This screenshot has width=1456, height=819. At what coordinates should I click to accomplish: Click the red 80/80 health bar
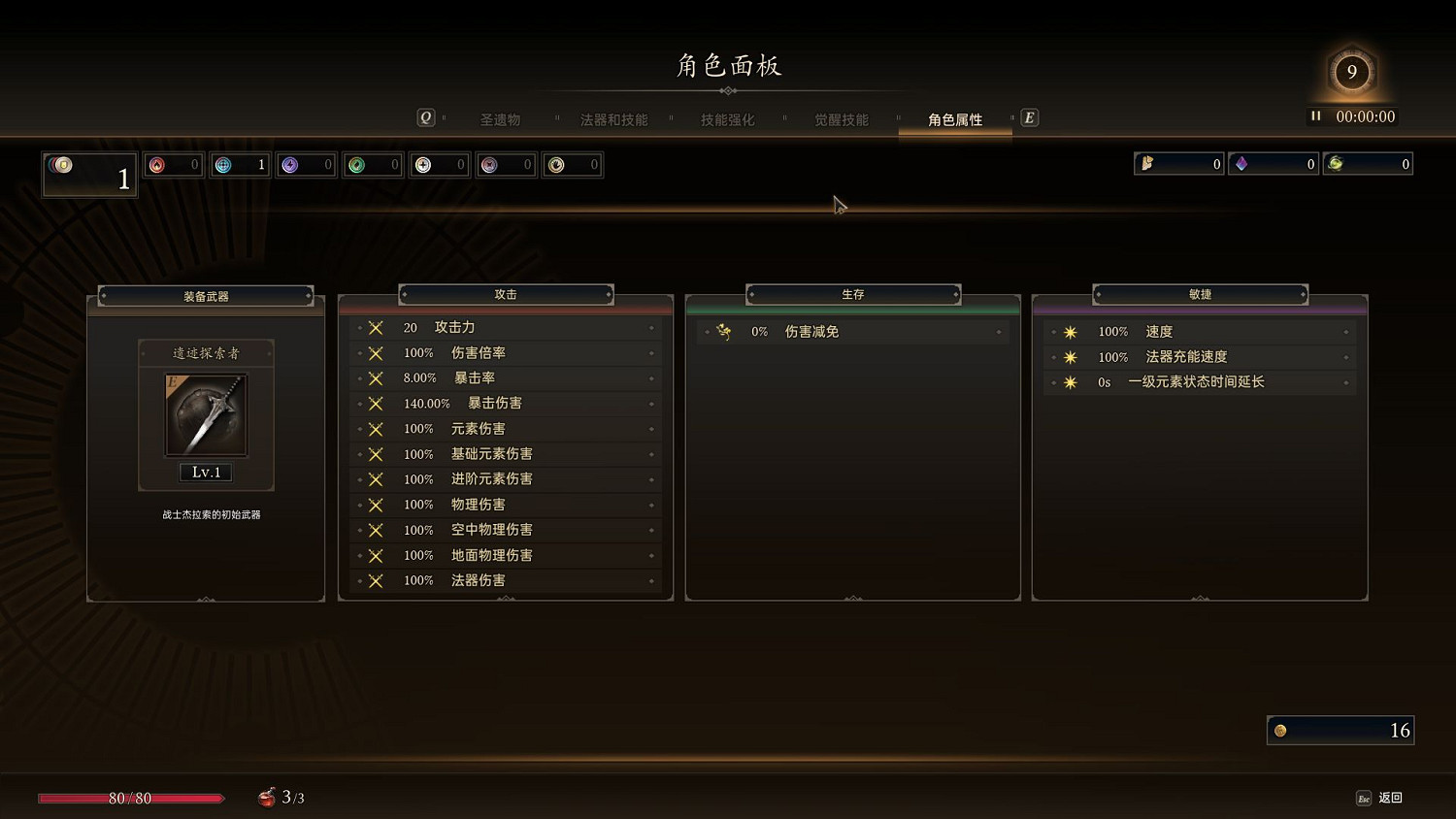(x=129, y=799)
